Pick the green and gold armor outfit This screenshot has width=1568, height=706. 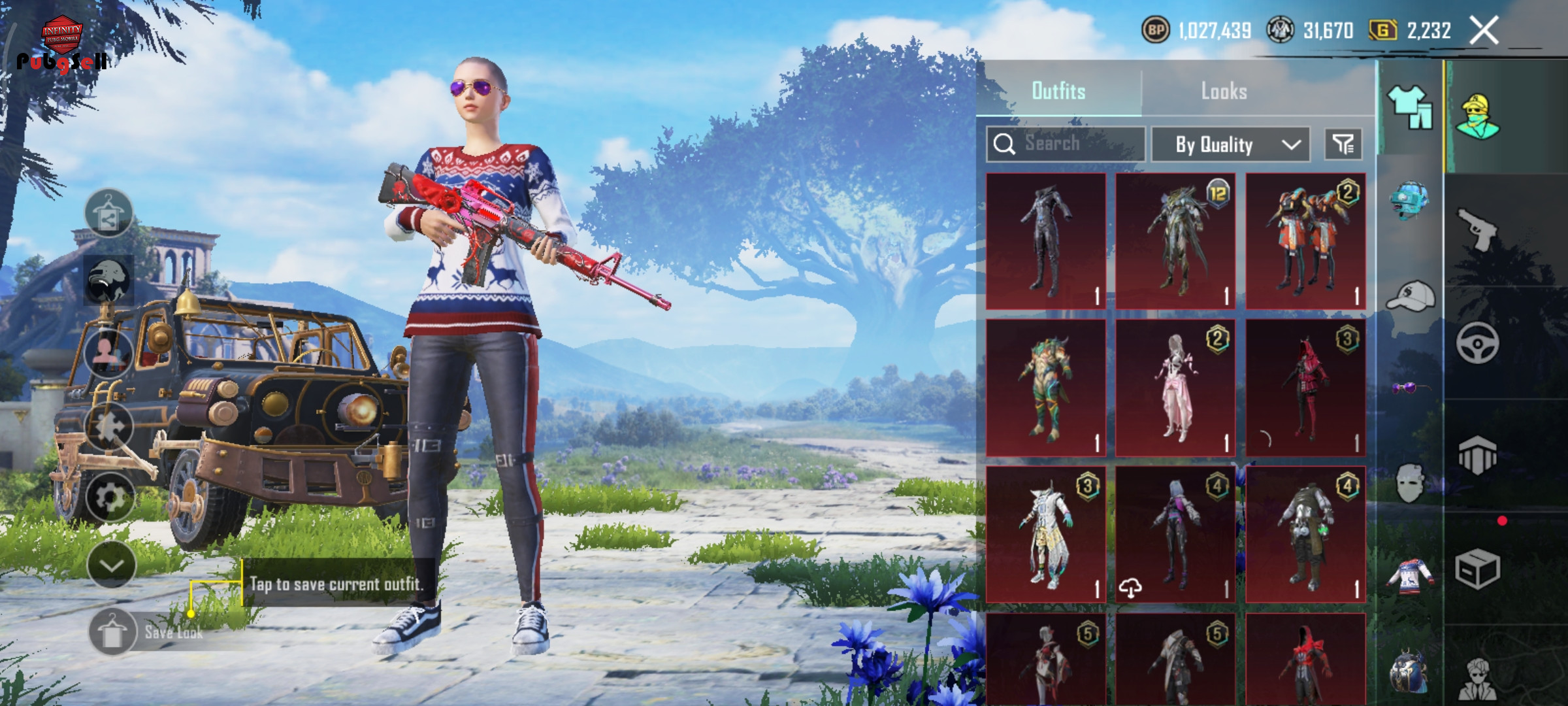pos(1045,388)
